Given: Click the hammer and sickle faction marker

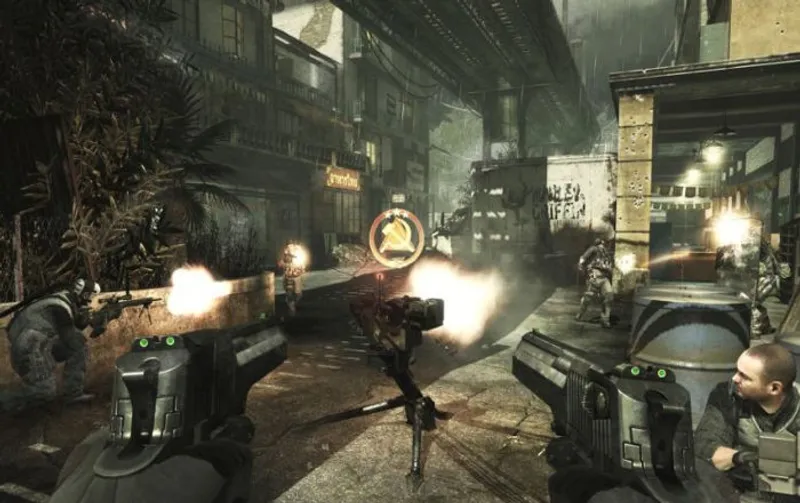Looking at the screenshot, I should [x=396, y=237].
